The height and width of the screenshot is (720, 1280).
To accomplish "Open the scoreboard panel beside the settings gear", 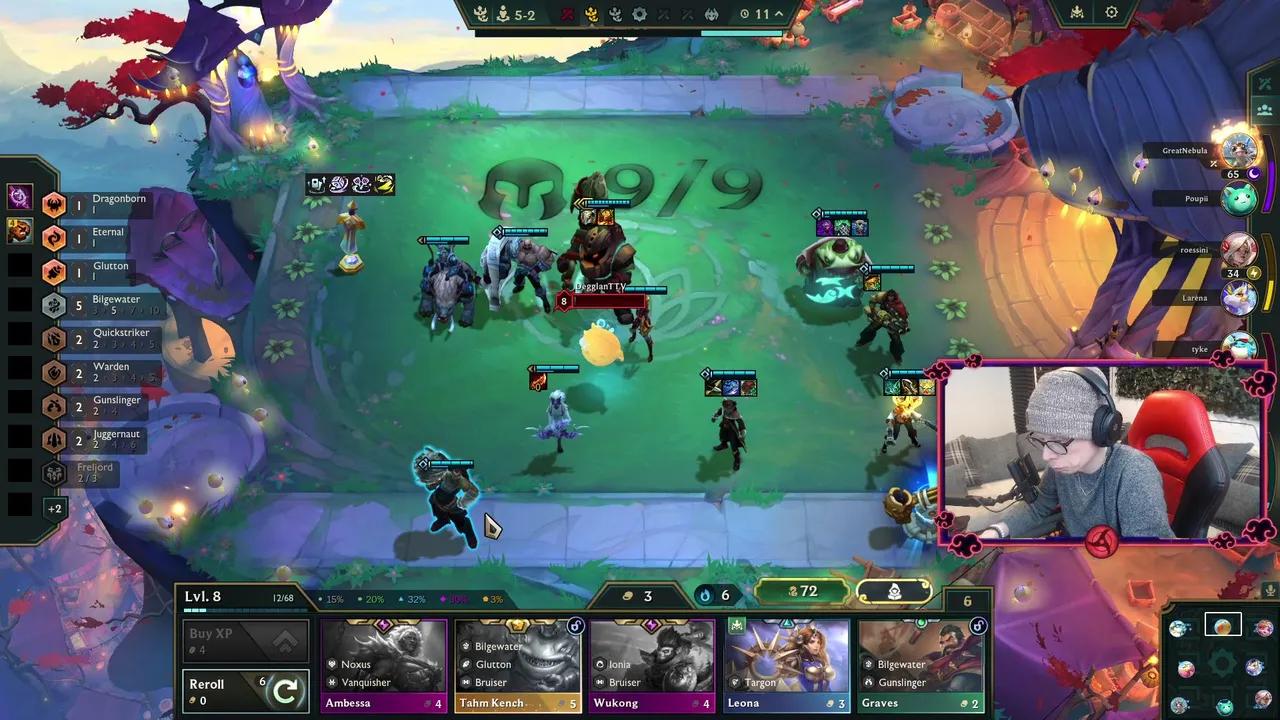I will [1077, 12].
